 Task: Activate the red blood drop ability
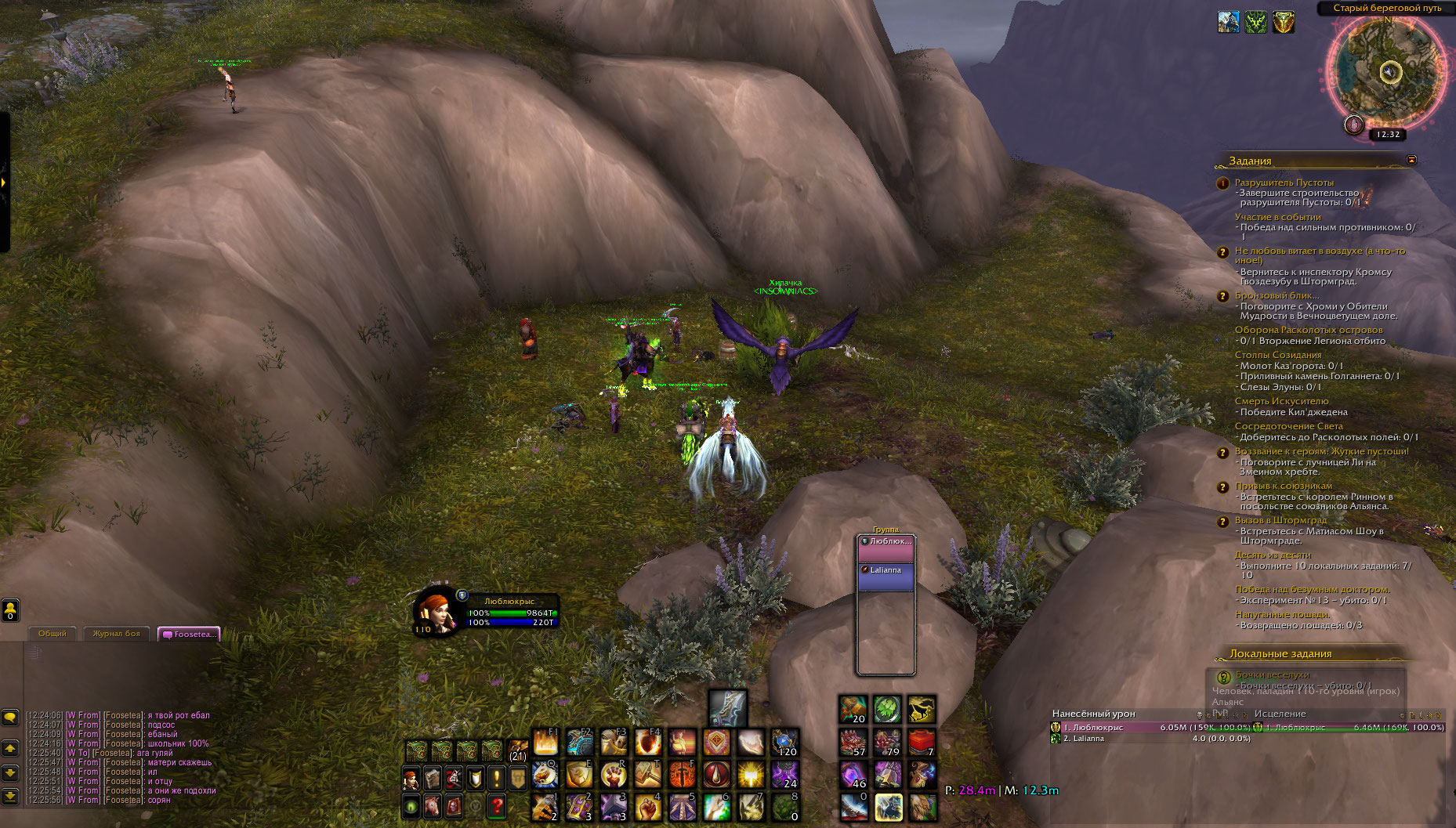tap(715, 775)
